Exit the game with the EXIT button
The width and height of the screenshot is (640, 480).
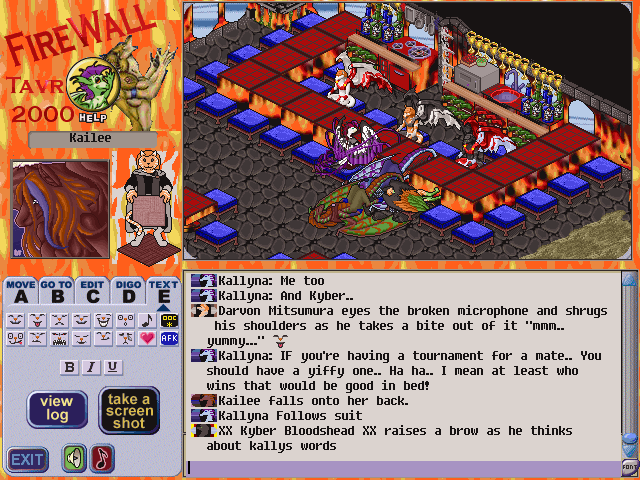[28, 460]
